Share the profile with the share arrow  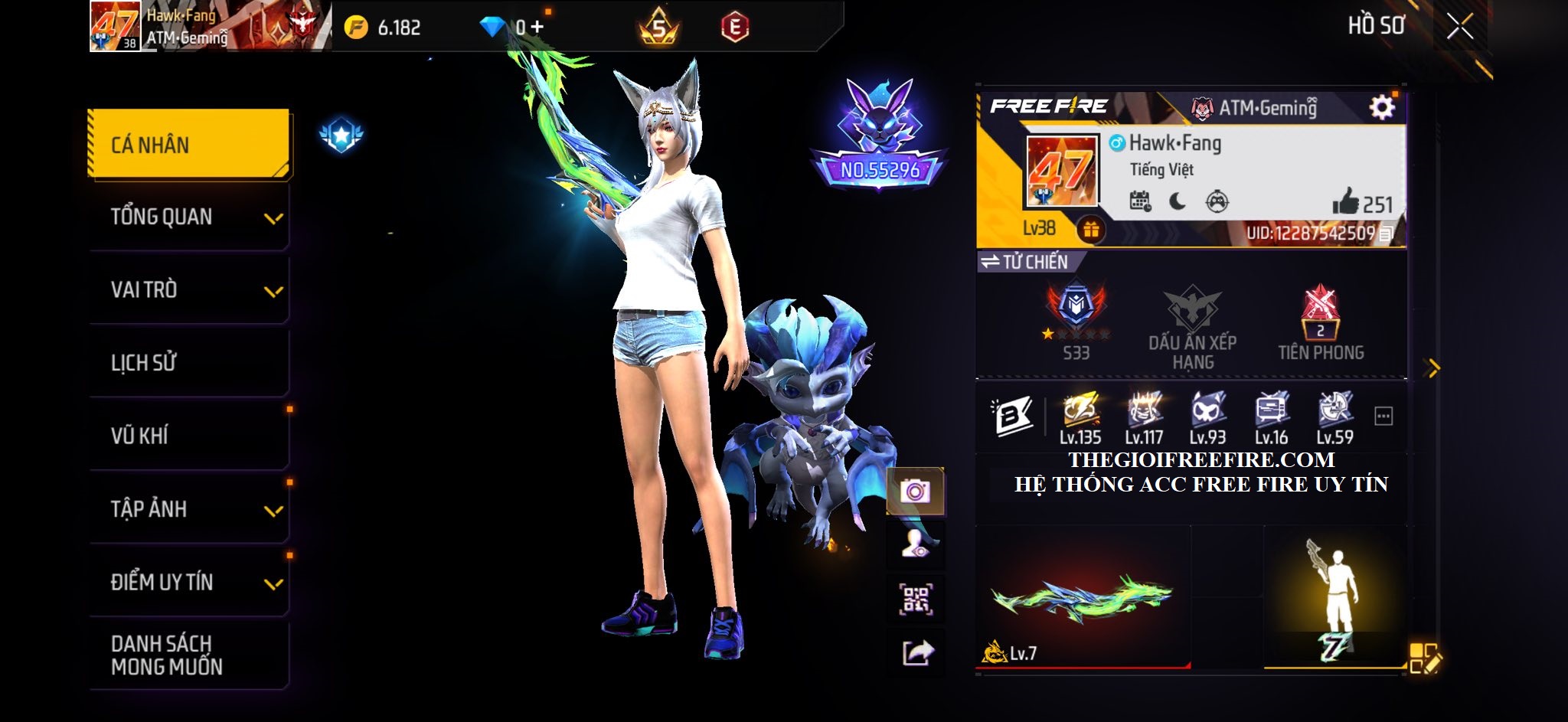916,653
